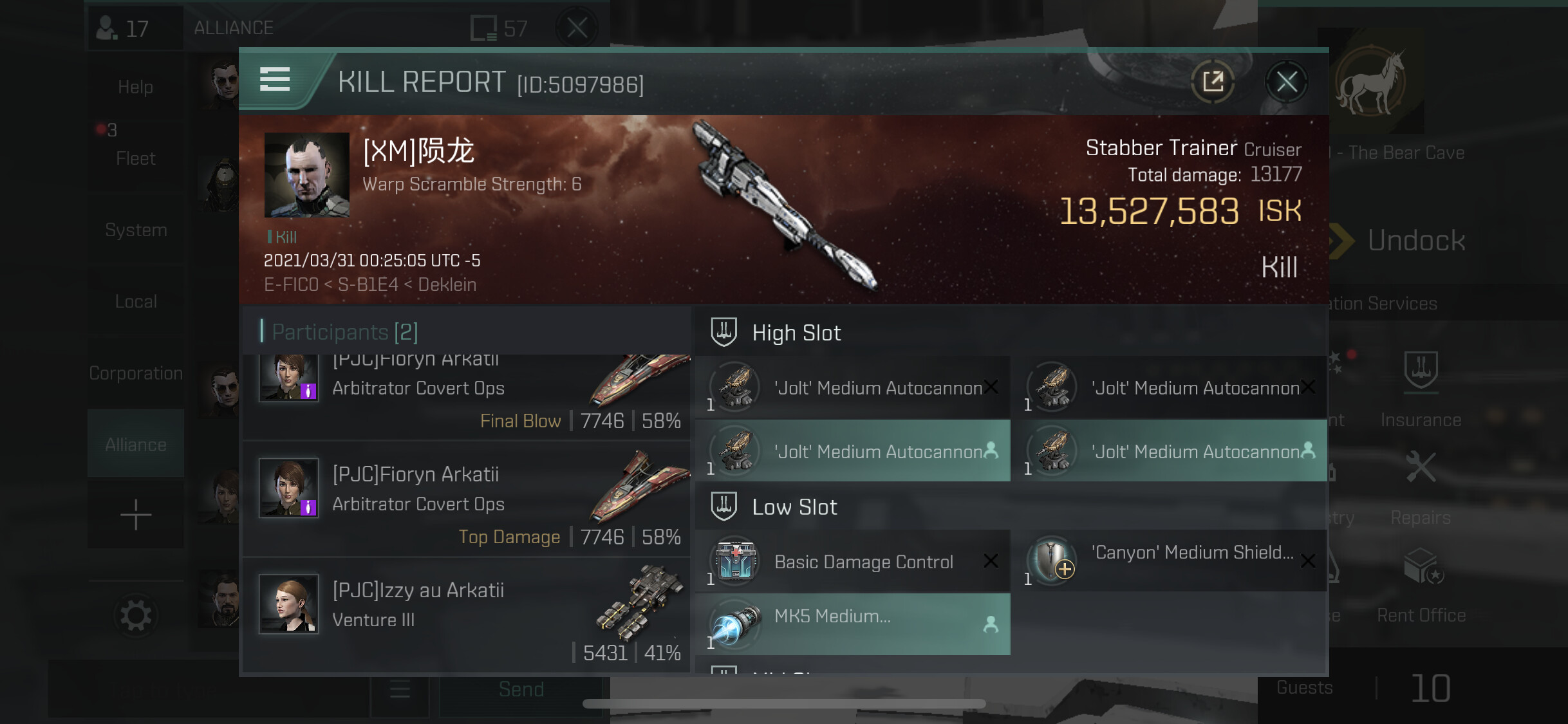The width and height of the screenshot is (1568, 724).
Task: View the victim's character portrait
Action: coord(307,174)
